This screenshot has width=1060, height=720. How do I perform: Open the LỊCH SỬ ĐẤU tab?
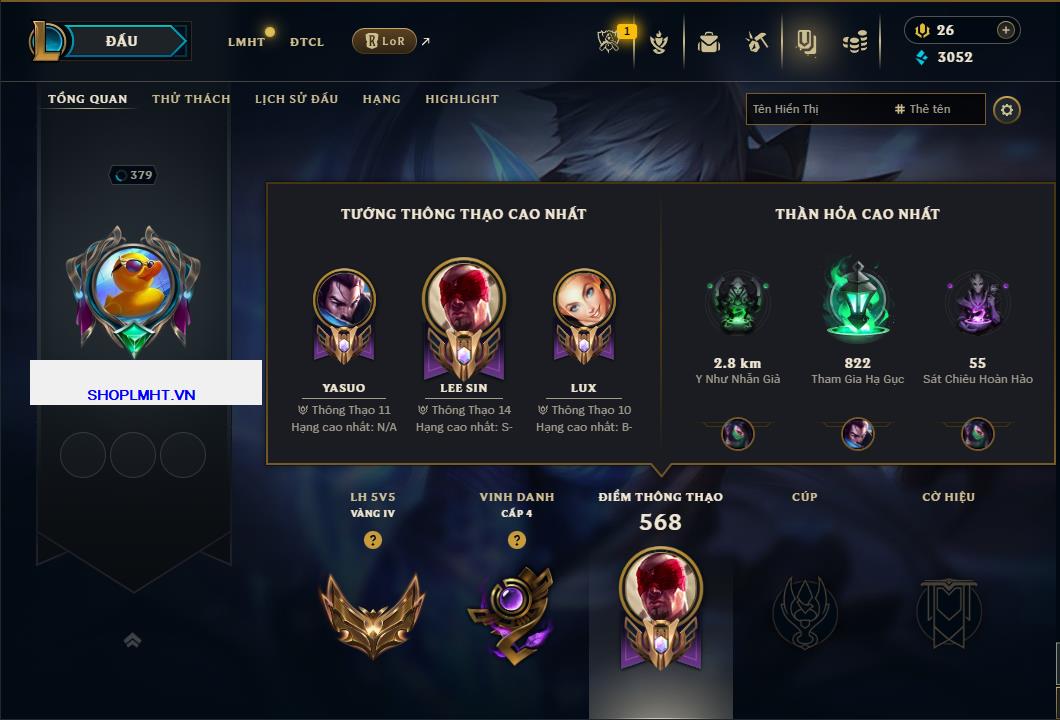pos(296,99)
